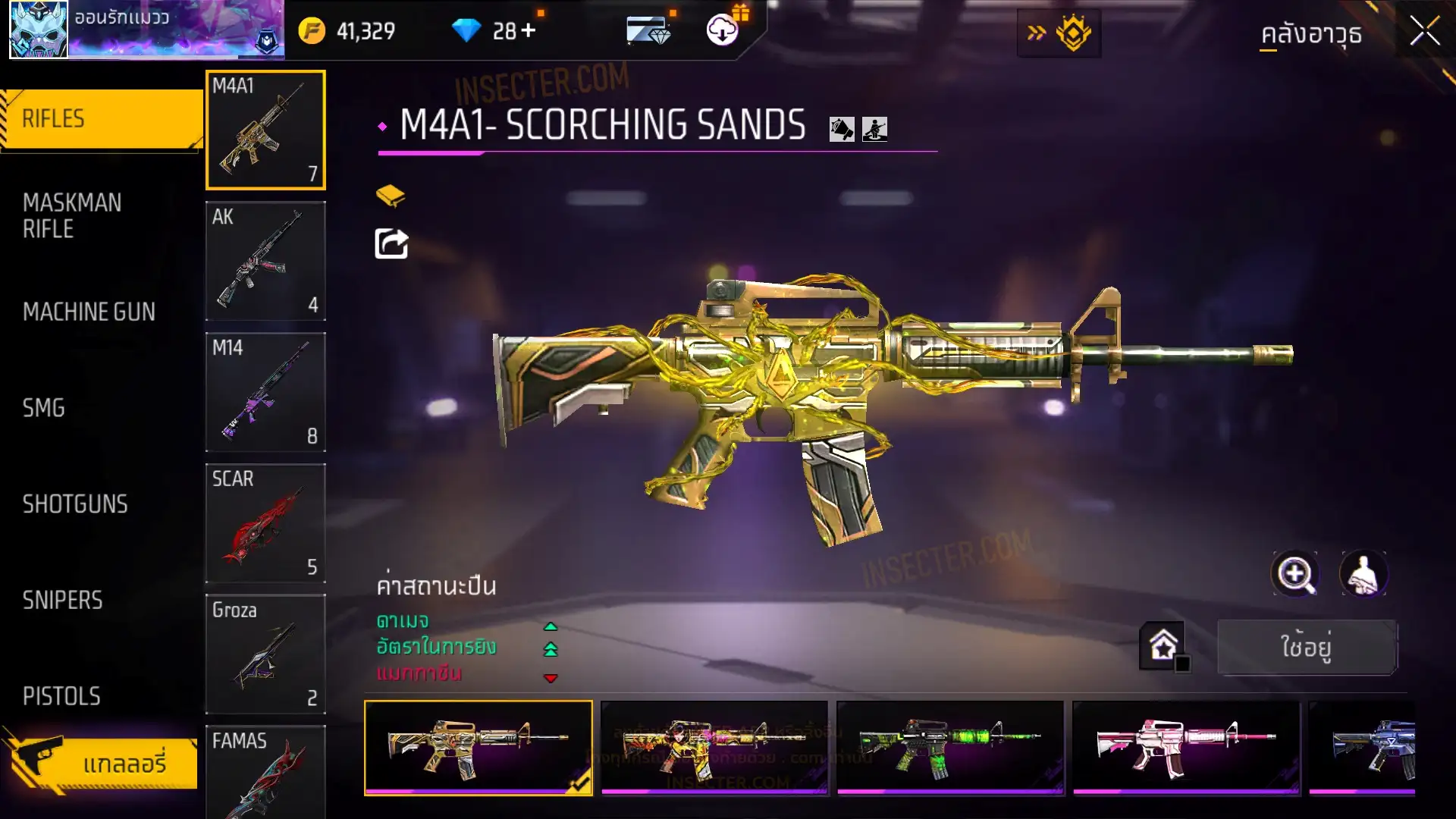Select the AK weapon tile
Image resolution: width=1456 pixels, height=819 pixels.
coord(265,261)
